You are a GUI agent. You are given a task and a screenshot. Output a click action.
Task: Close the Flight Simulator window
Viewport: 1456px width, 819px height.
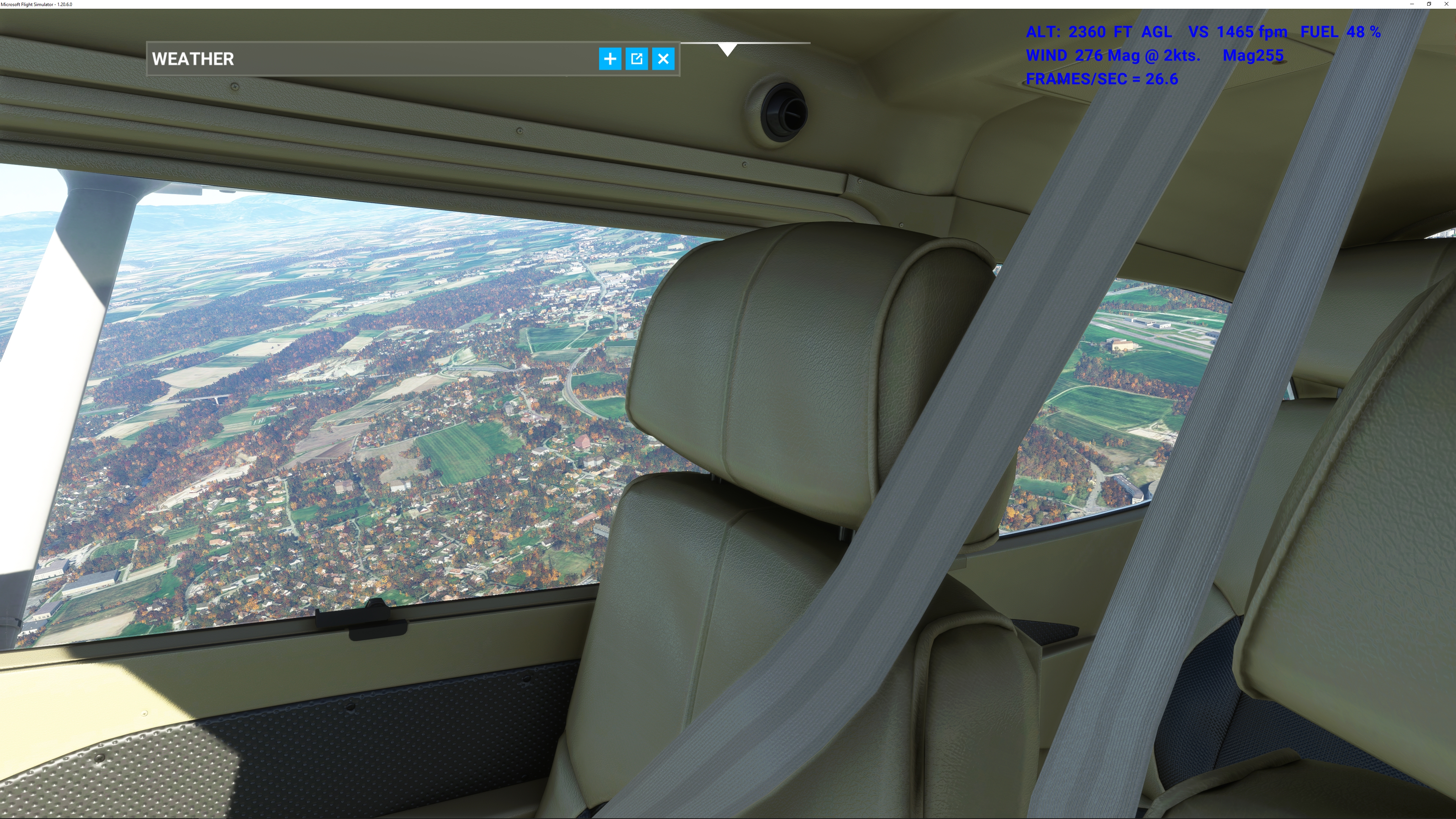click(1447, 4)
